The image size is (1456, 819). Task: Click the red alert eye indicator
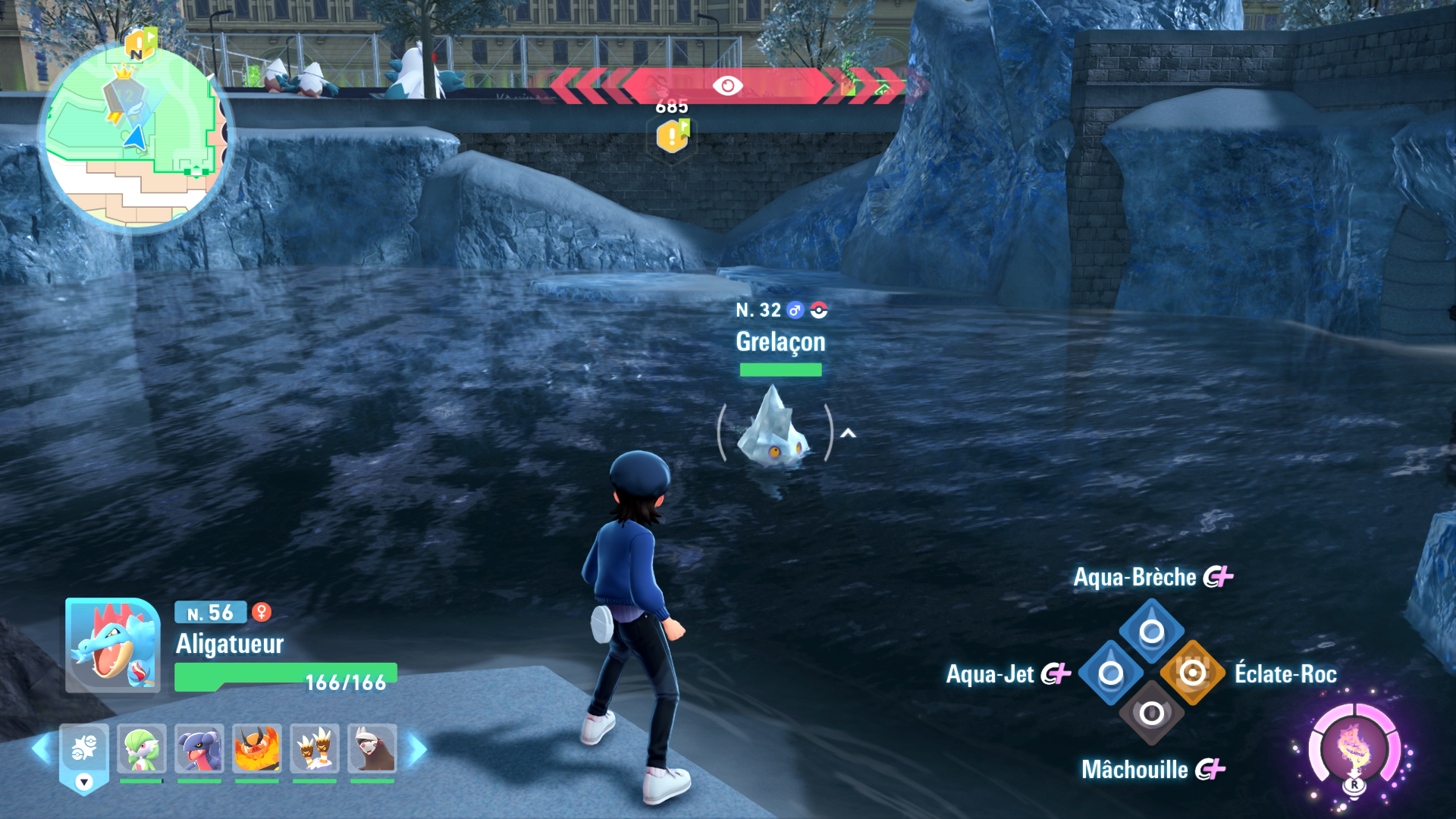727,86
